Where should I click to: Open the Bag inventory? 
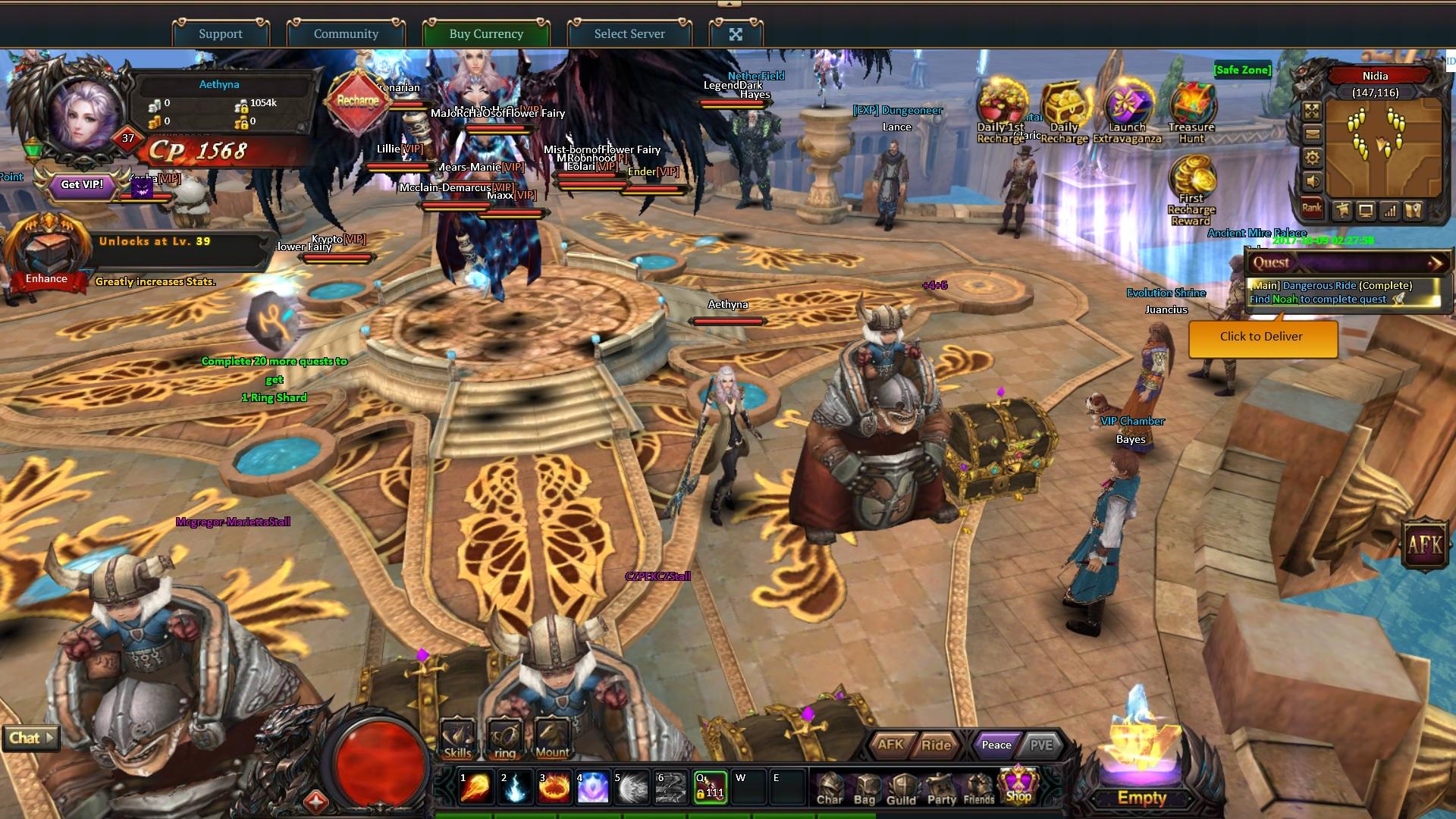click(864, 789)
